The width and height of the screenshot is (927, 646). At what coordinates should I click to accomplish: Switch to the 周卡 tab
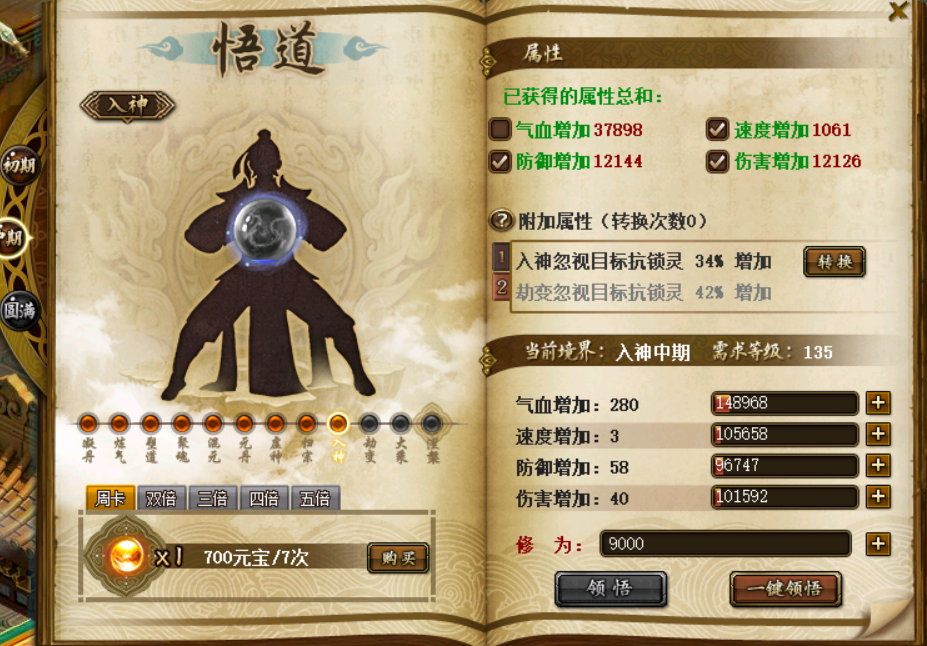(109, 498)
